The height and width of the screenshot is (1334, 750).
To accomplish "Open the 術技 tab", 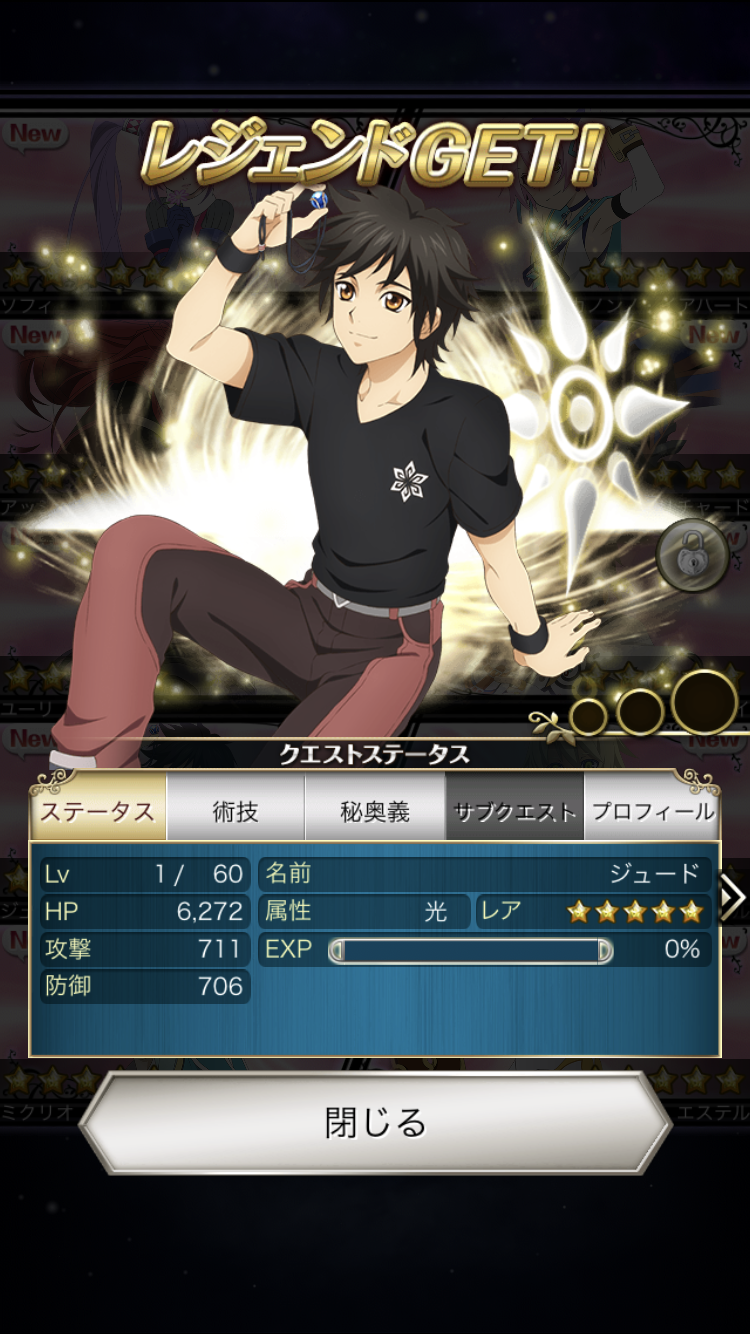I will pyautogui.click(x=236, y=810).
